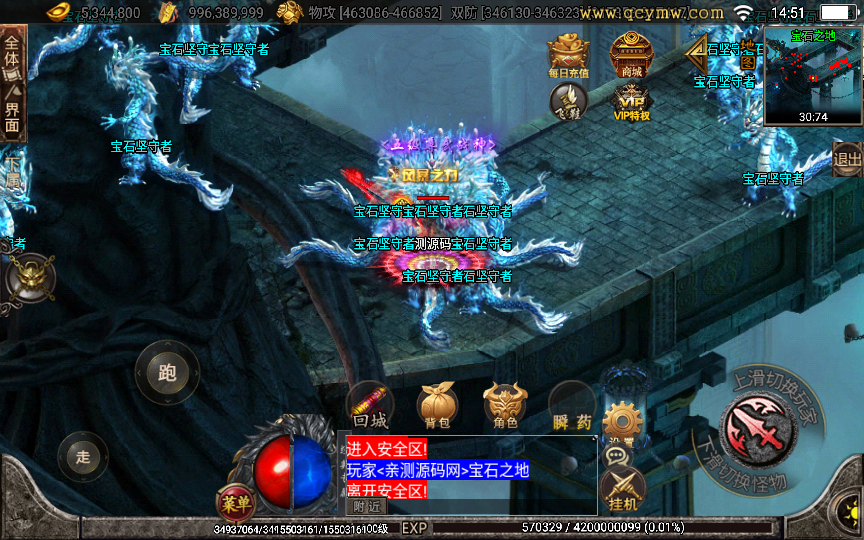Activate the 飞鞋 flying shoes icon

coord(568,101)
